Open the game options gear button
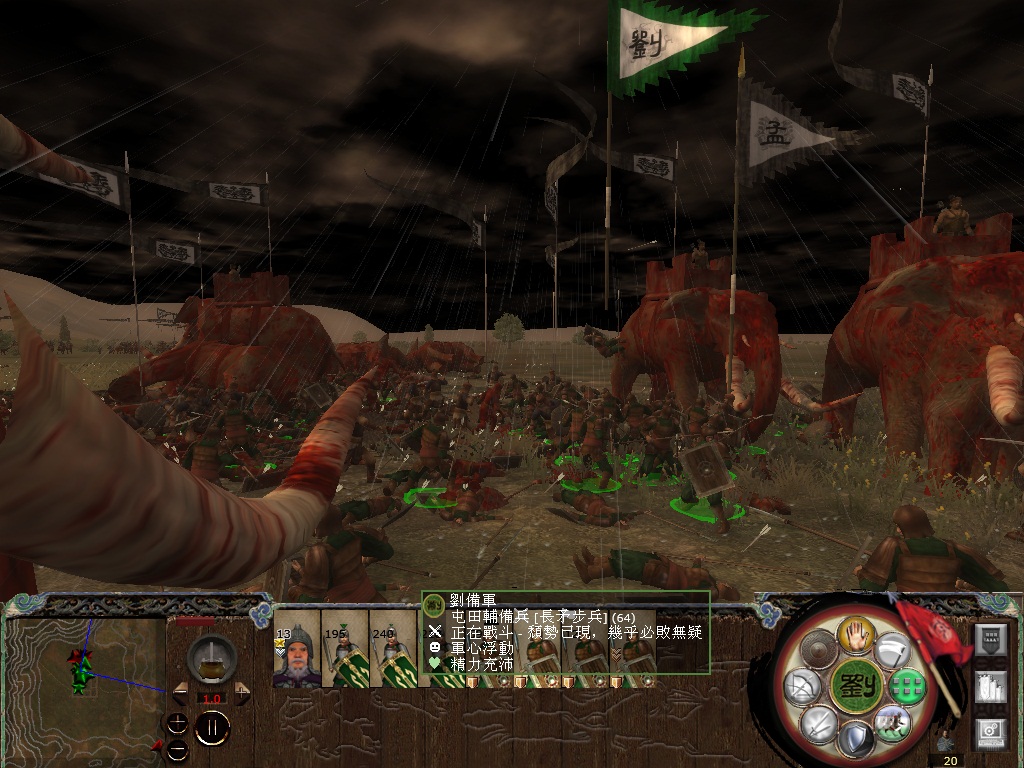The height and width of the screenshot is (768, 1024). 990,735
